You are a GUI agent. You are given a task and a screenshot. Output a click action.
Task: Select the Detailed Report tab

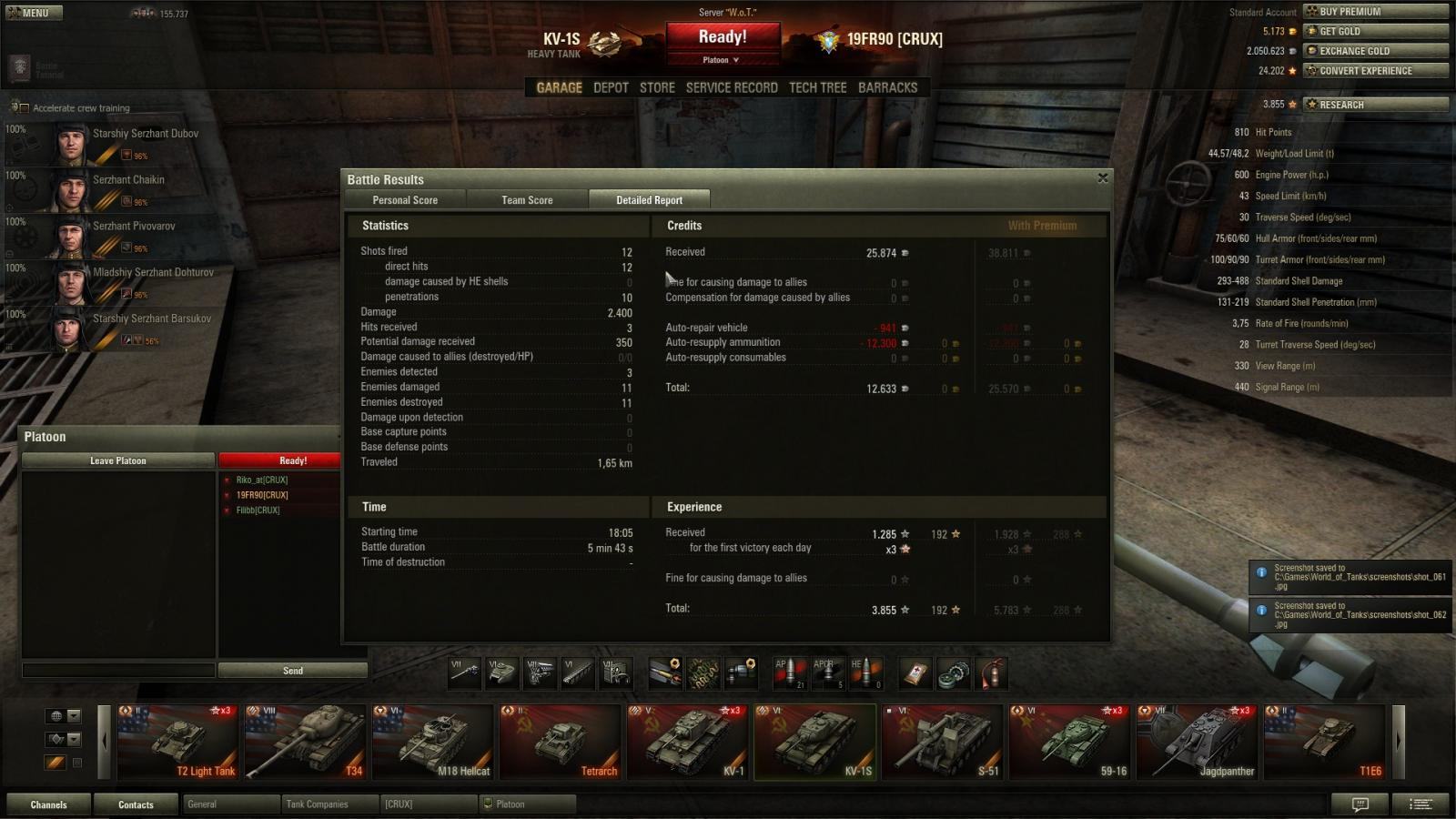649,200
